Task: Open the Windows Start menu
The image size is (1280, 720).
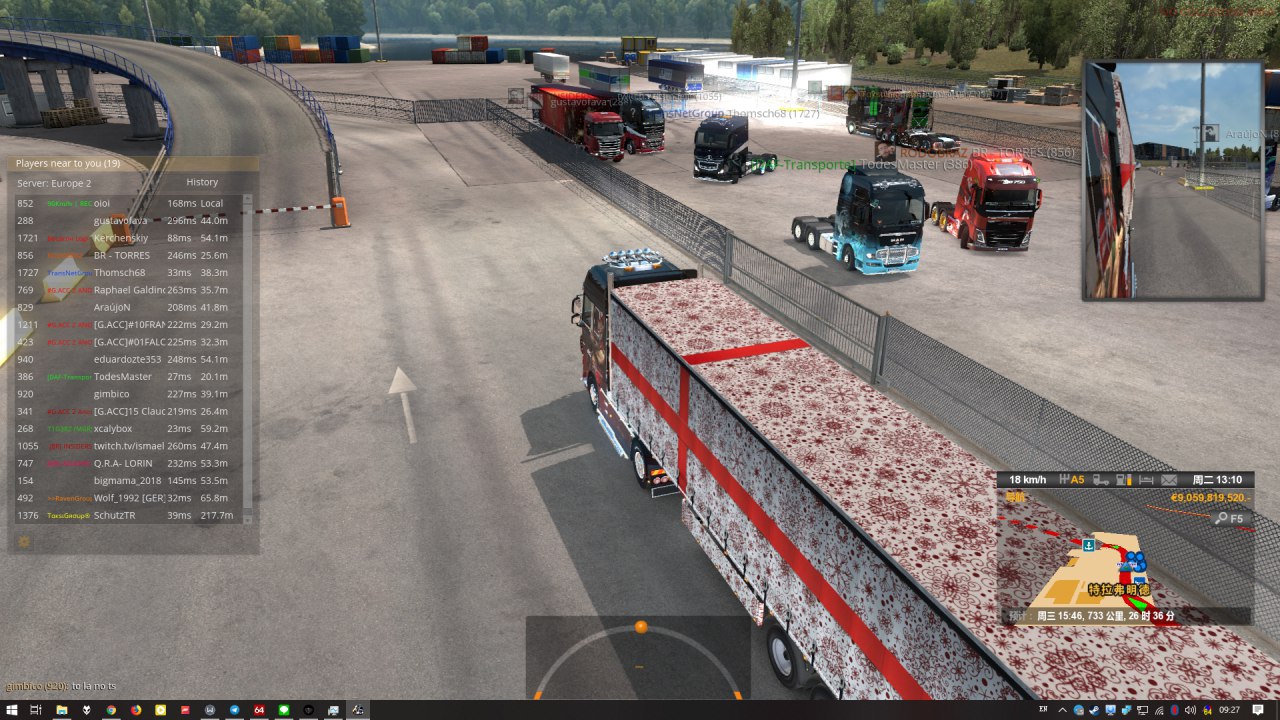Action: [x=11, y=710]
